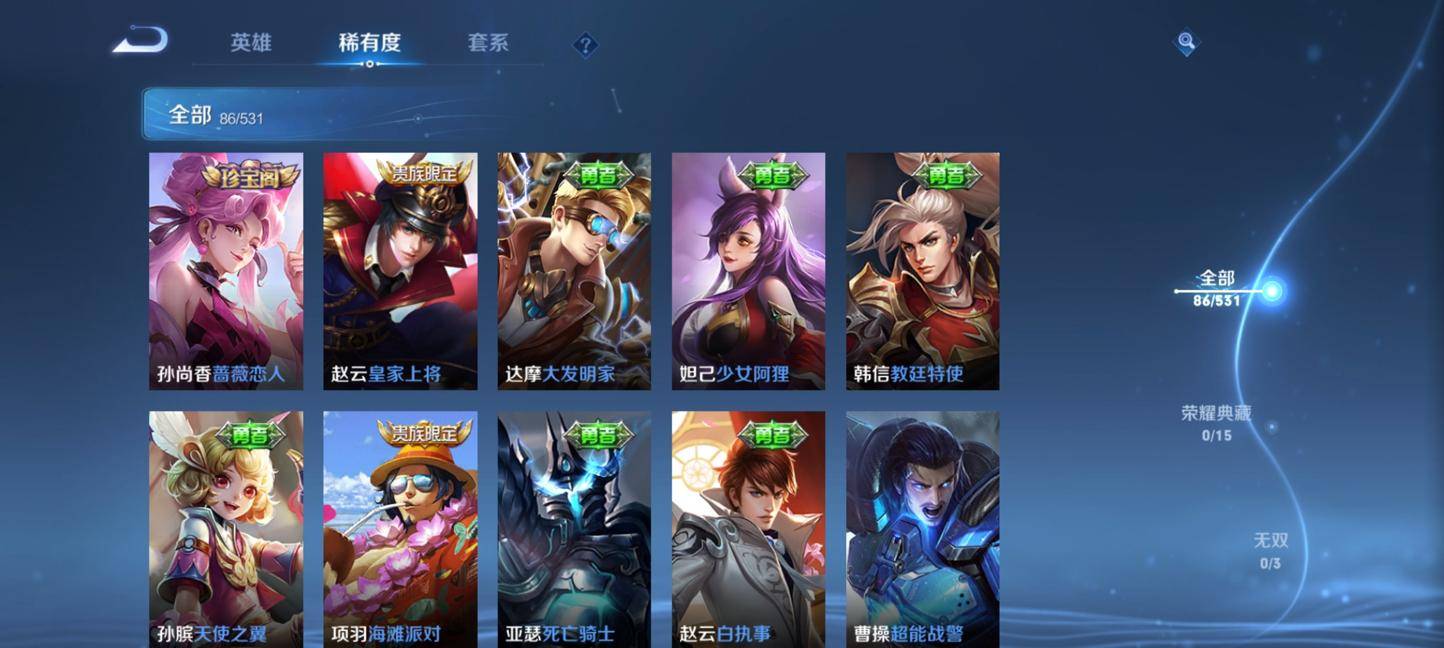Choose the 项羽 海滩派对 skin card
This screenshot has height=648, width=1444.
(x=400, y=528)
